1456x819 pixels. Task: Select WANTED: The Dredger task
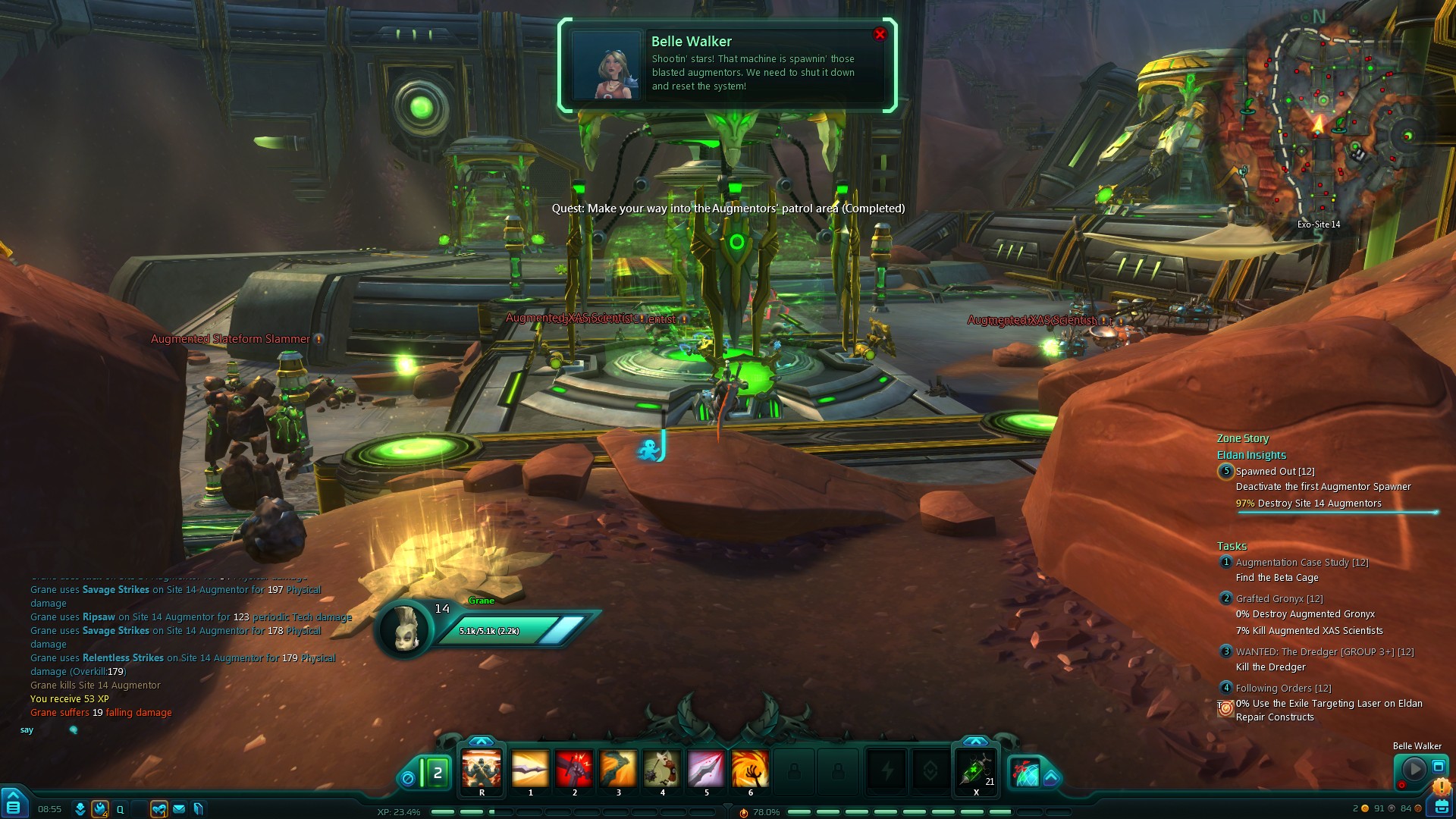(1324, 652)
